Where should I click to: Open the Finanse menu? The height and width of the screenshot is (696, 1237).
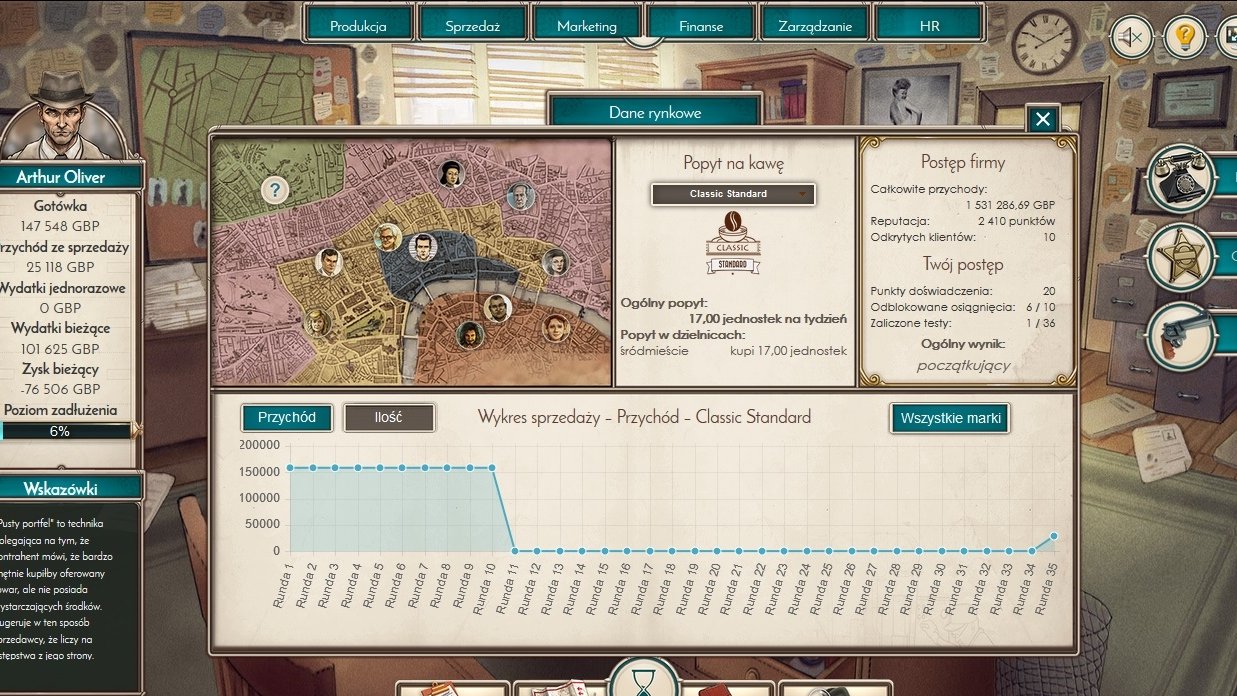click(700, 26)
